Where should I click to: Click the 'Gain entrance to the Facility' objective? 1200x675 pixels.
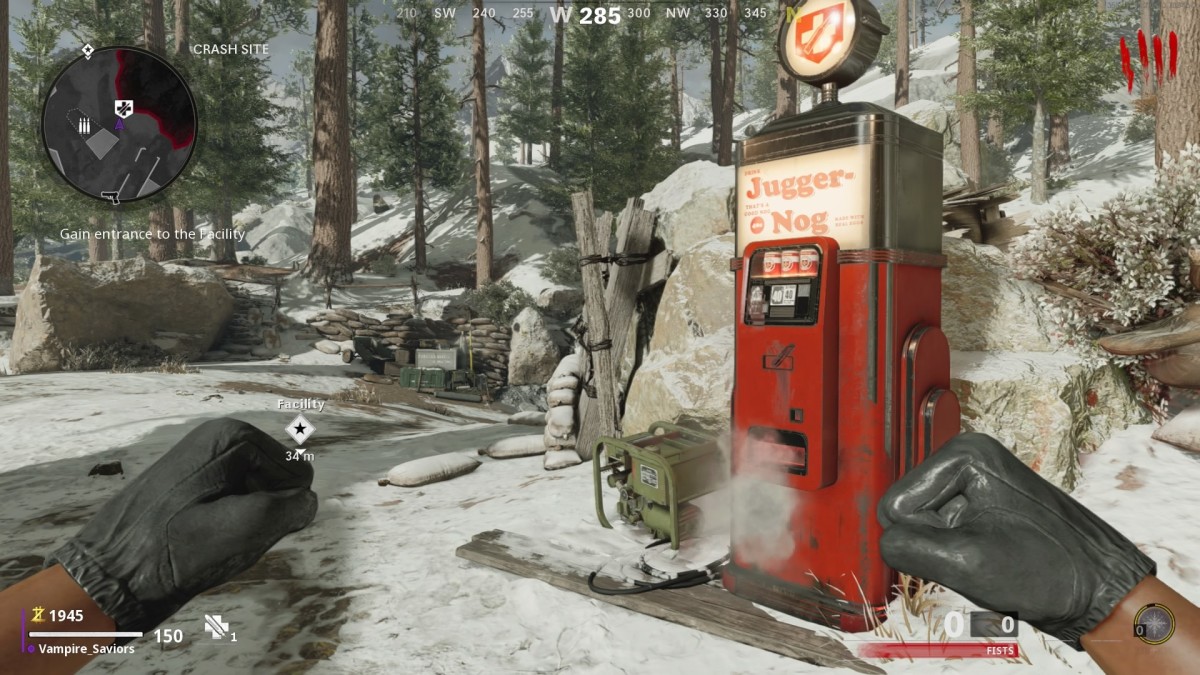152,234
